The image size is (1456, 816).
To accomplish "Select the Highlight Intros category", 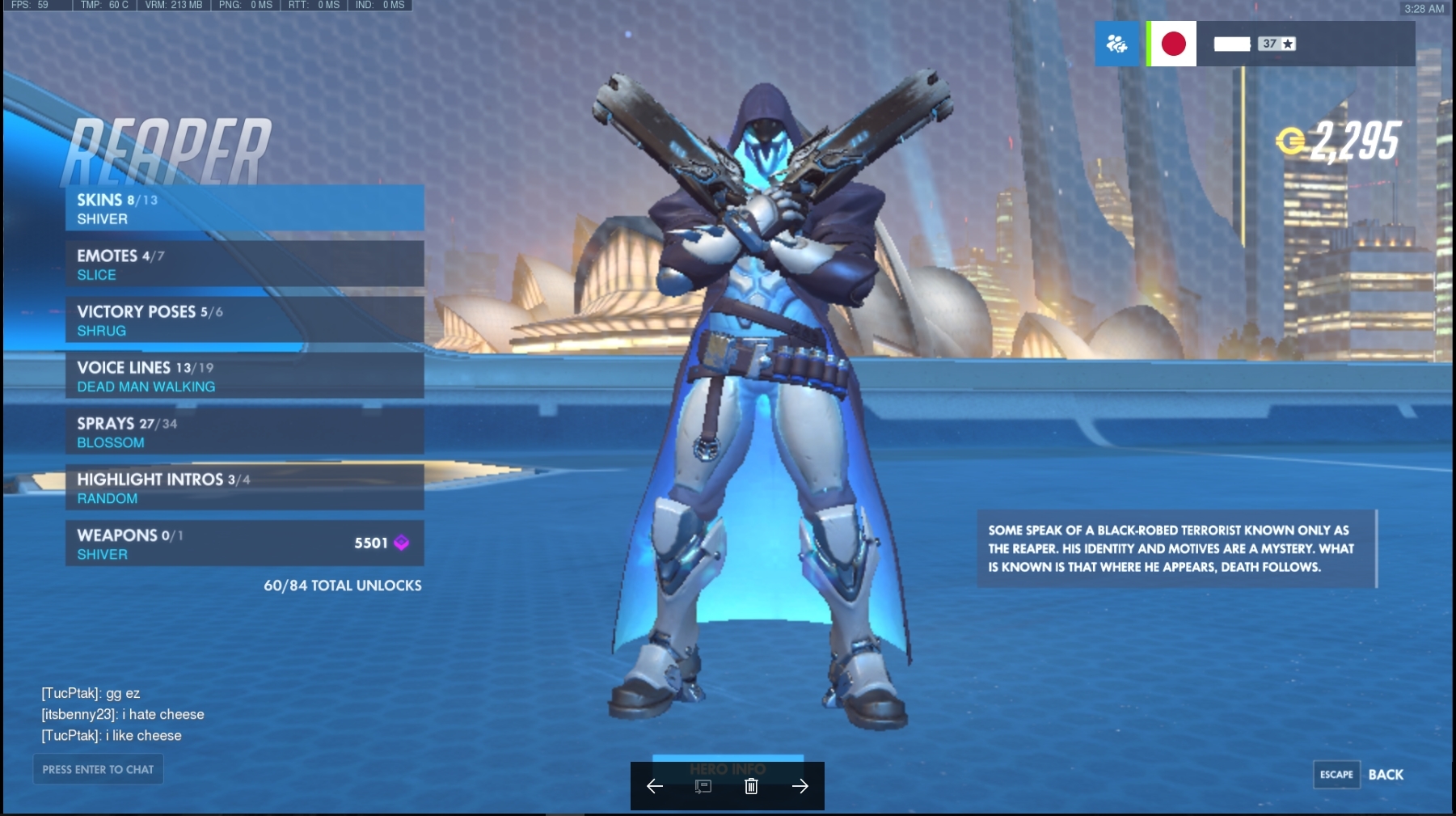I will [244, 488].
